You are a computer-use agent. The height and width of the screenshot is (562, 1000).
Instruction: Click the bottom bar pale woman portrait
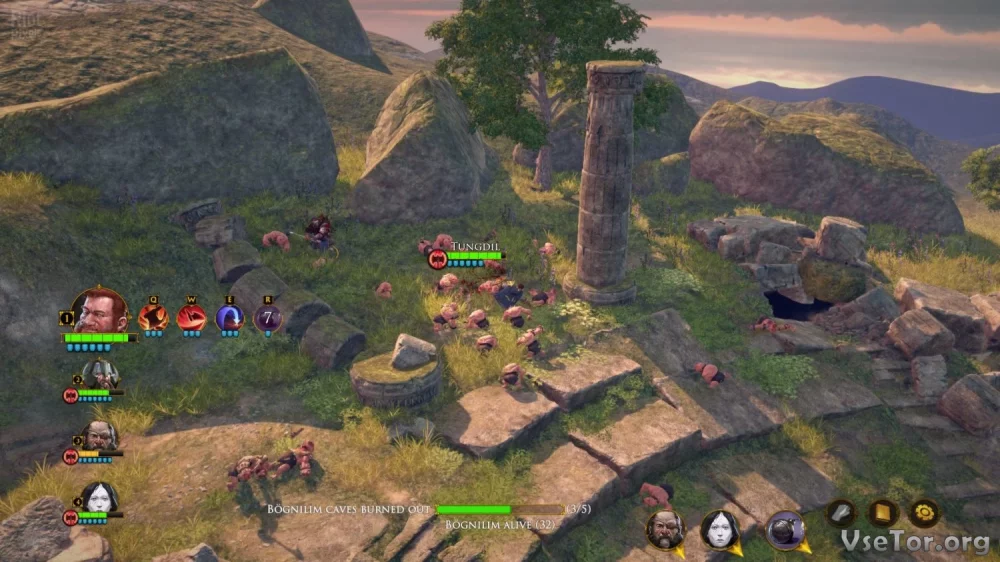[x=718, y=529]
